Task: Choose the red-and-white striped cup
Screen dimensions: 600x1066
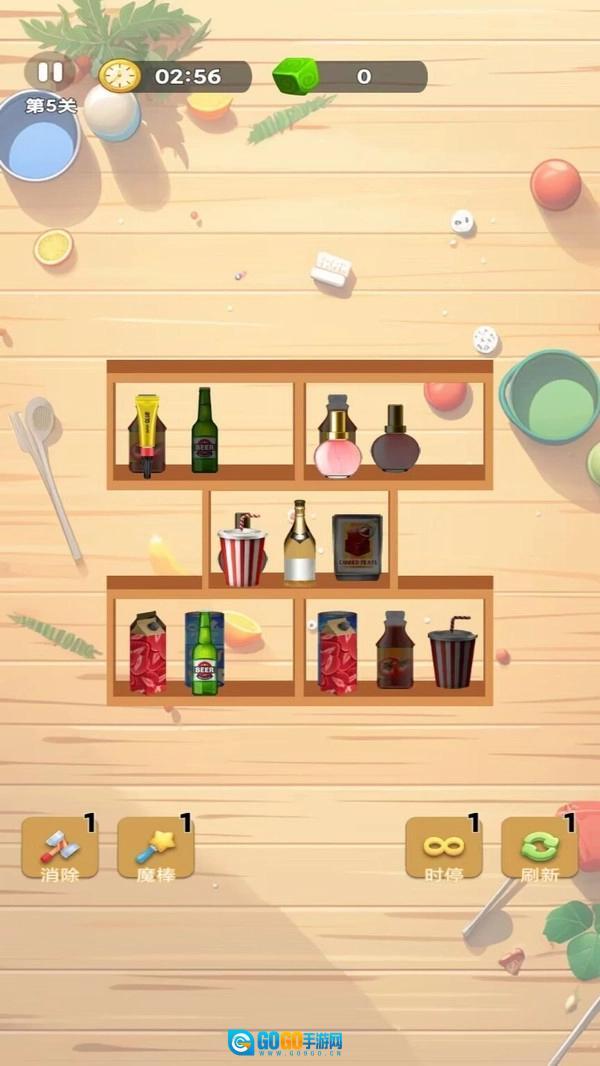Action: (243, 551)
